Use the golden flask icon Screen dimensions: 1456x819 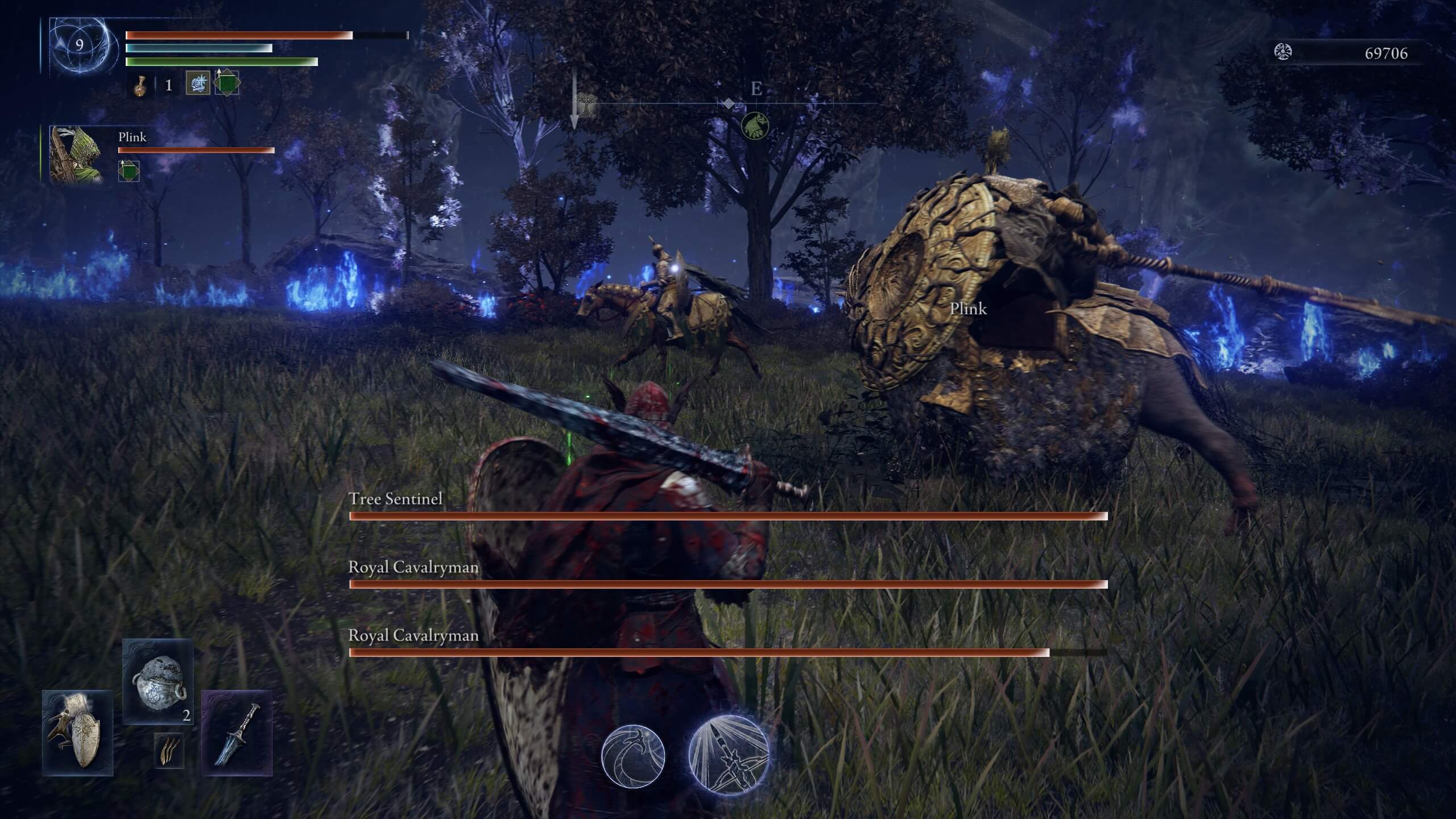click(x=139, y=86)
